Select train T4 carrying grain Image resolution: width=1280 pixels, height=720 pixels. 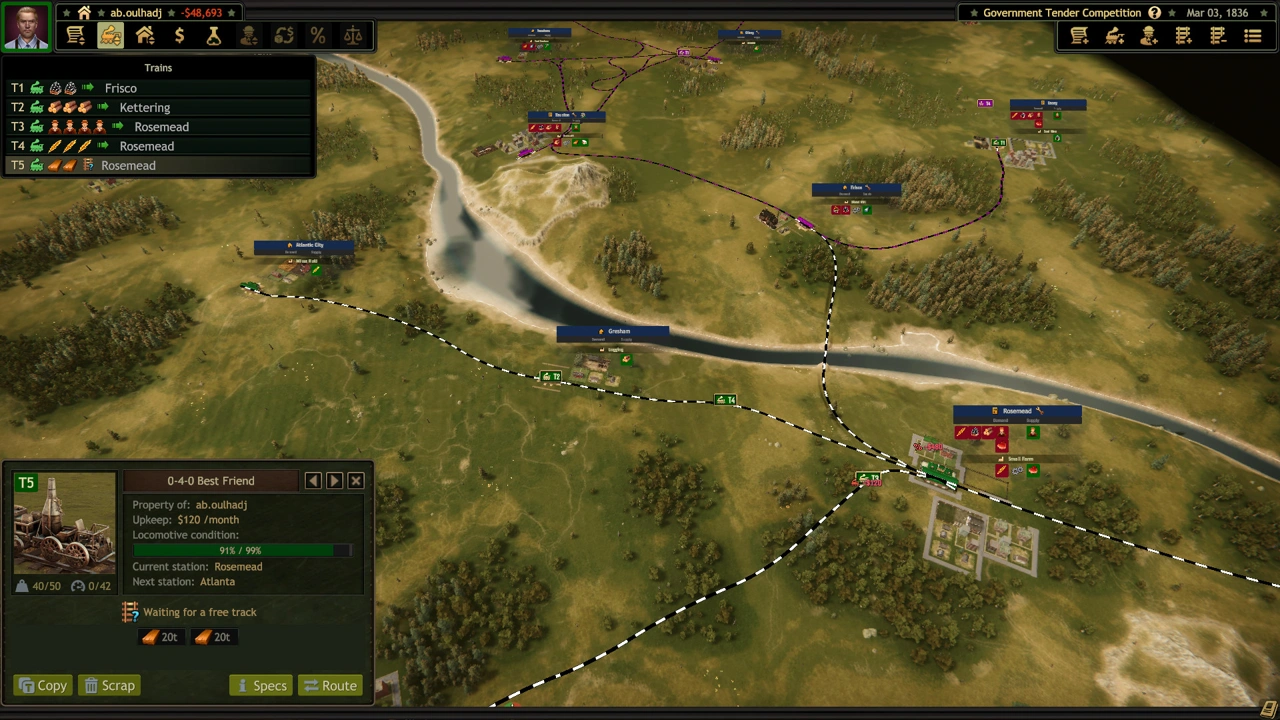coord(146,146)
